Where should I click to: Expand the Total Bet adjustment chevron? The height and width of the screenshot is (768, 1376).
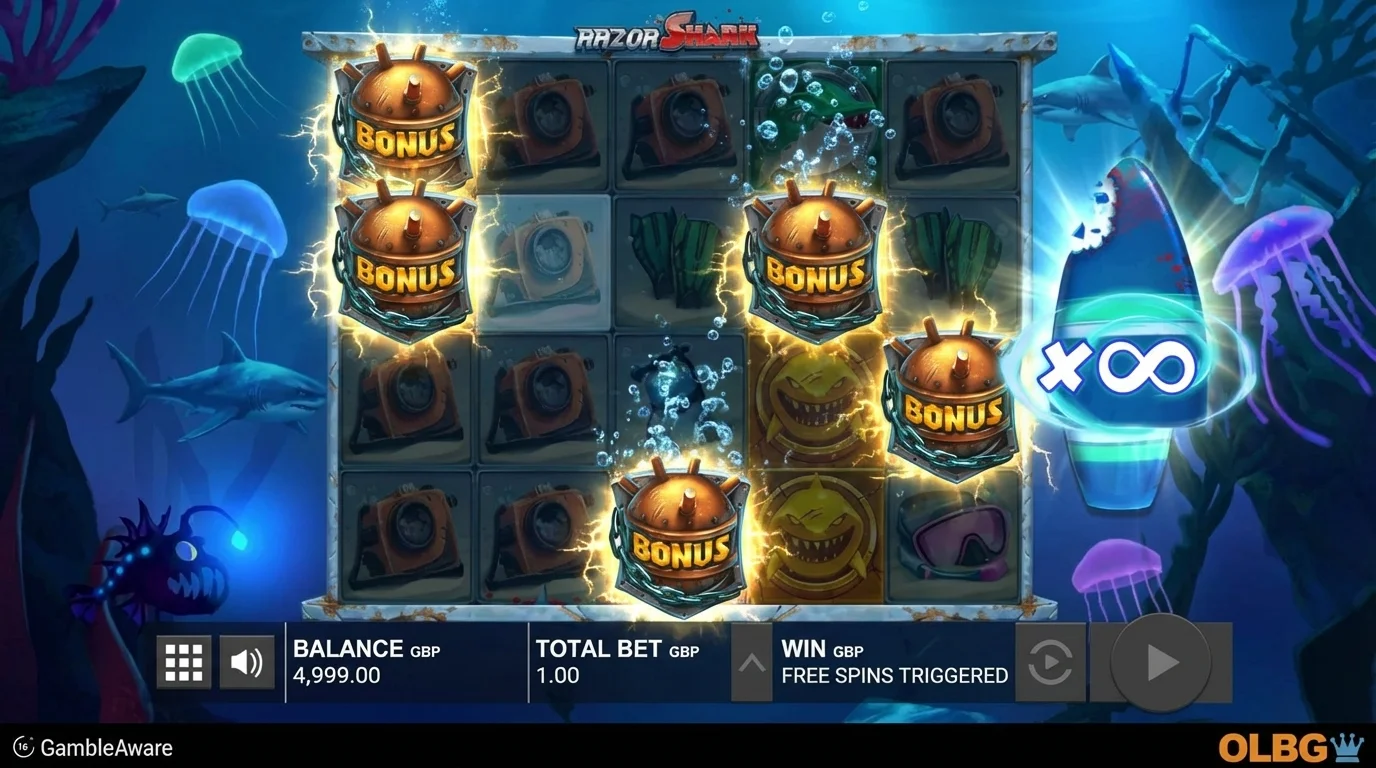click(x=751, y=661)
